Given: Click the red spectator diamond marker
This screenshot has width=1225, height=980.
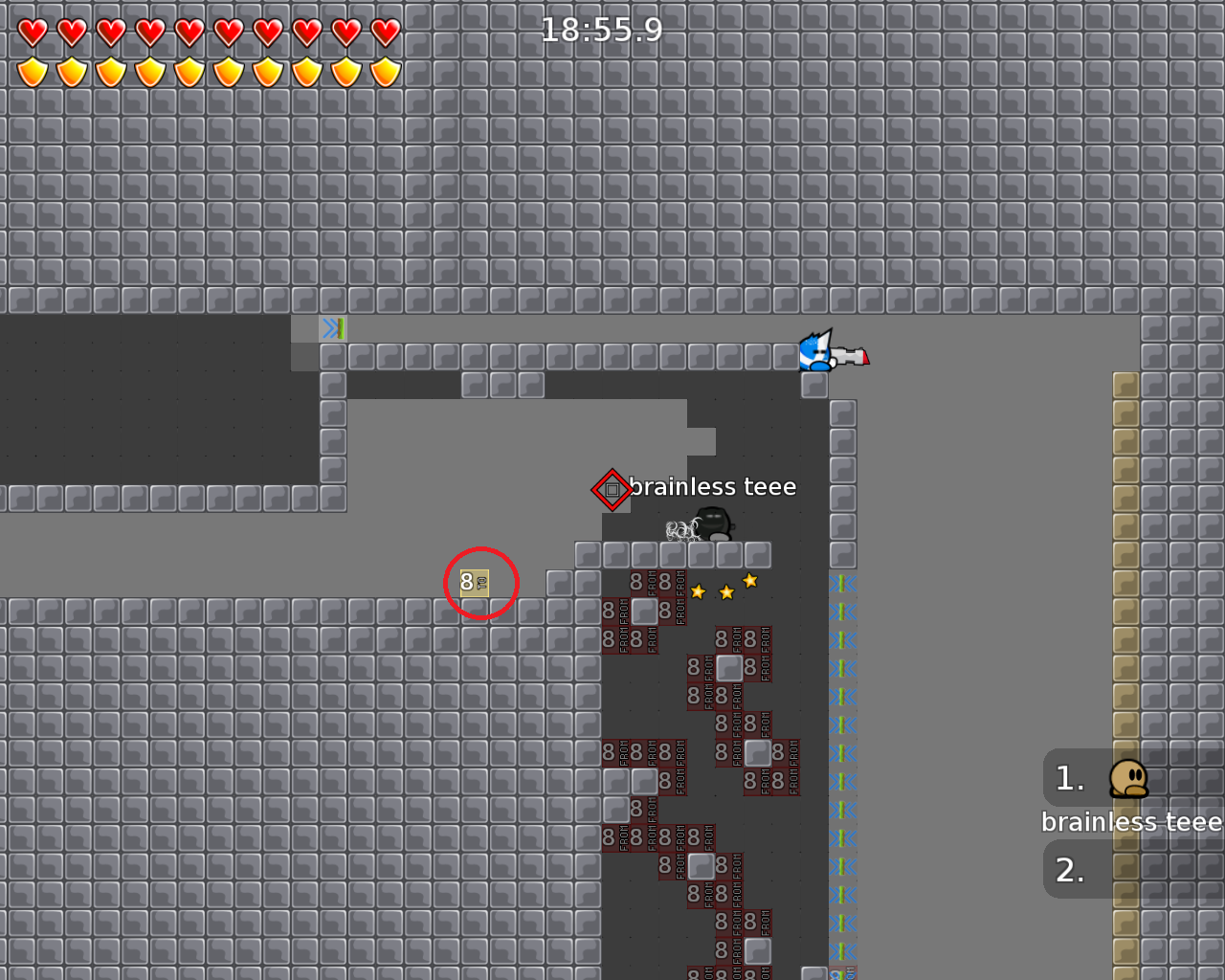Looking at the screenshot, I should point(611,489).
